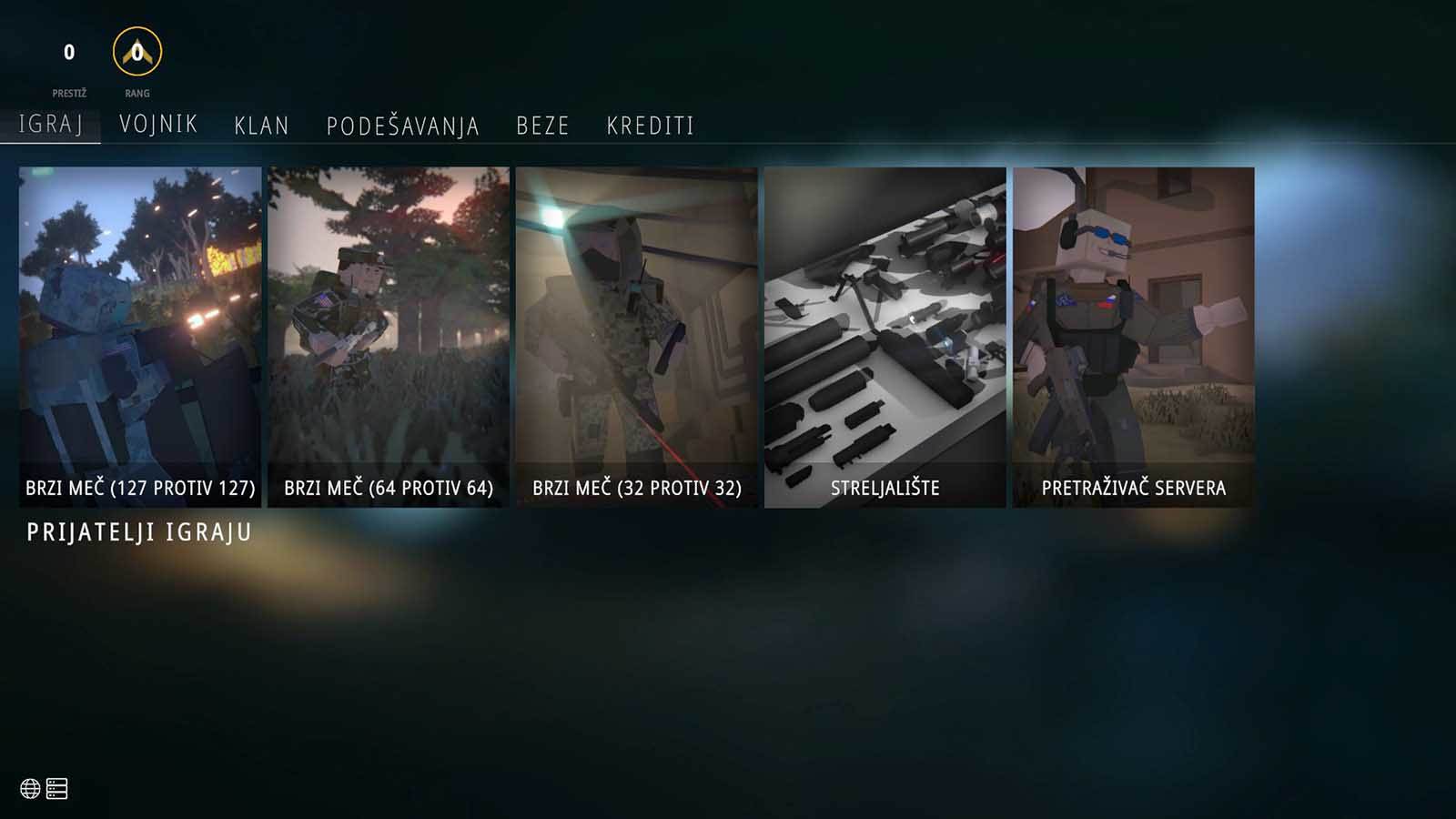Launch BRZI MEČ 64 PROTIV 64 mode
Image resolution: width=1456 pixels, height=819 pixels.
389,328
